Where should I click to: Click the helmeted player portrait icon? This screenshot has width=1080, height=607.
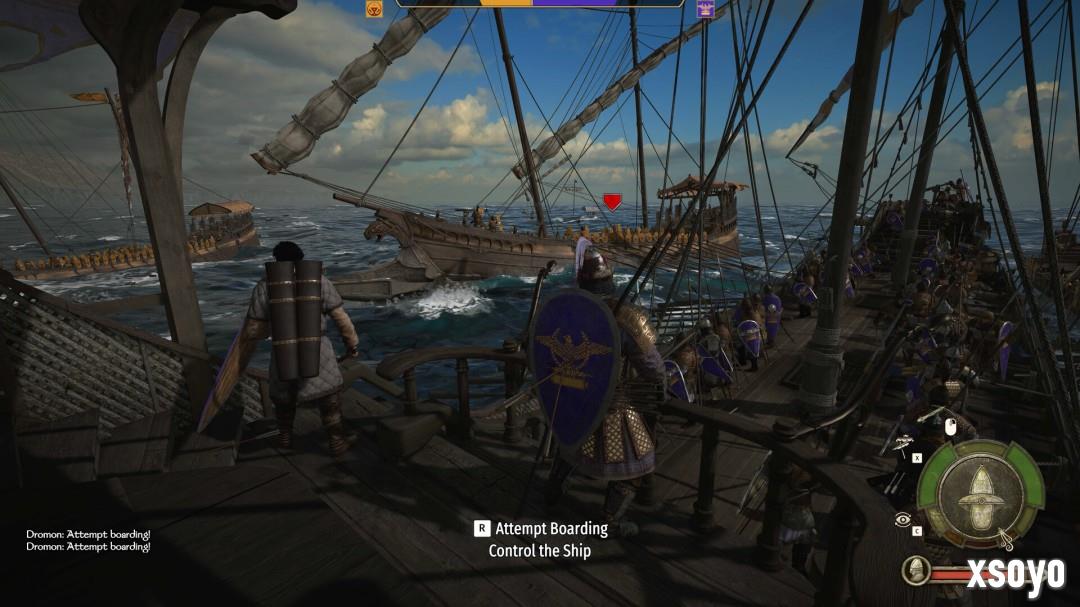914,571
